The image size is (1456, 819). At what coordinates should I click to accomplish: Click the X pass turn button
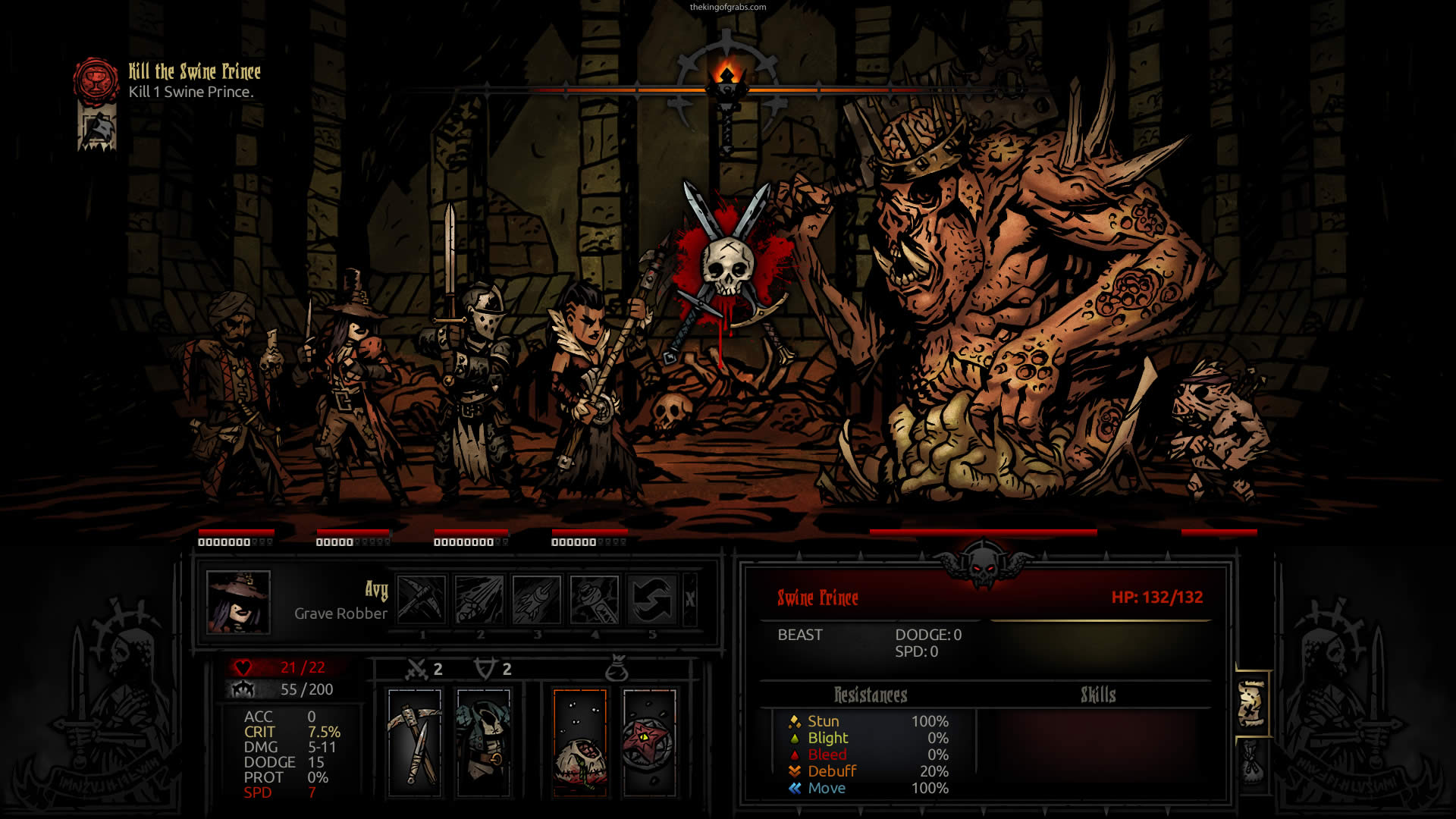point(689,599)
